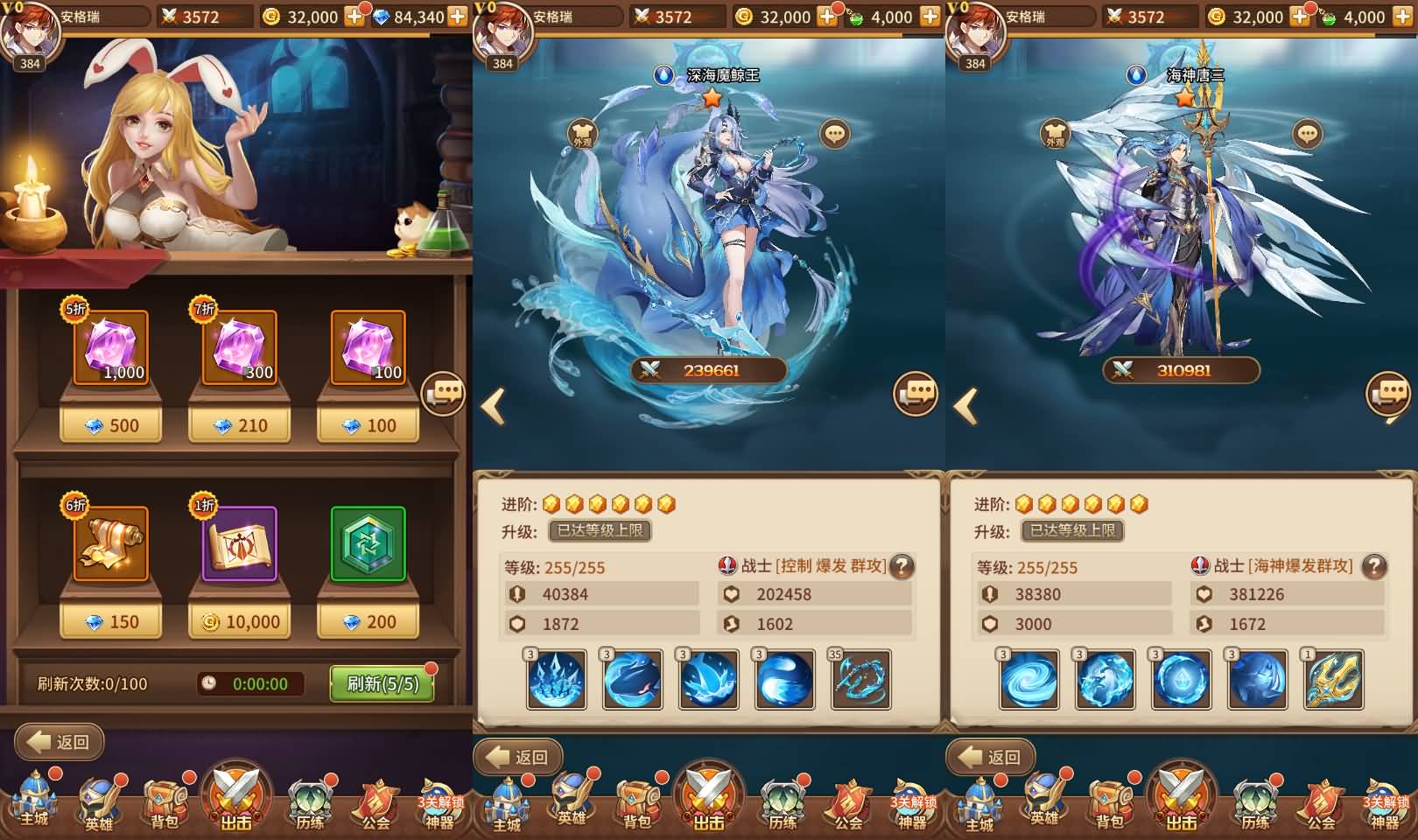The image size is (1418, 840).
Task: Buy the 1,000 gem pack for 500 diamonds
Action: 110,426
